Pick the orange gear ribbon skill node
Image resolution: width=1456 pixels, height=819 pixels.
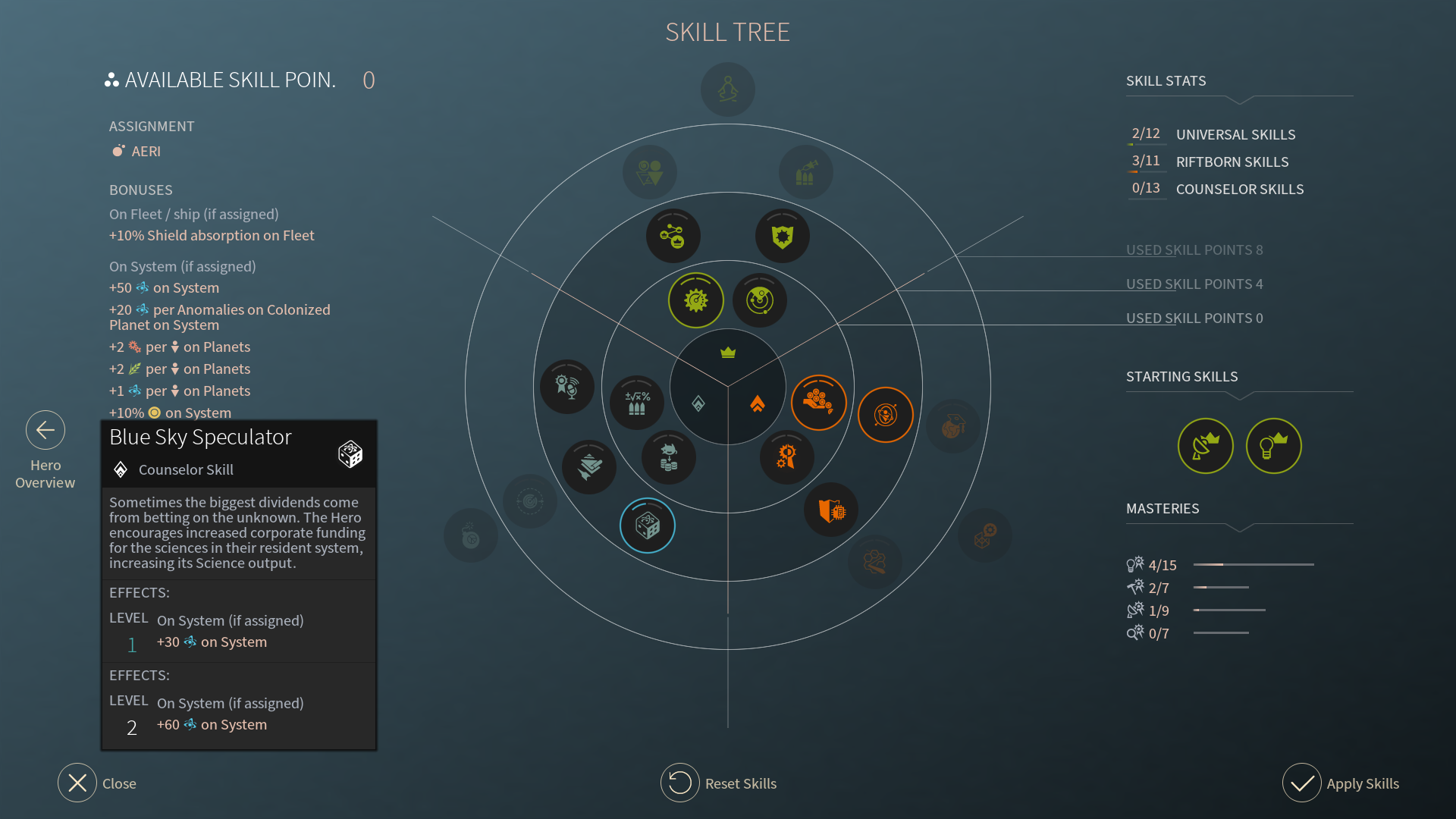(786, 457)
